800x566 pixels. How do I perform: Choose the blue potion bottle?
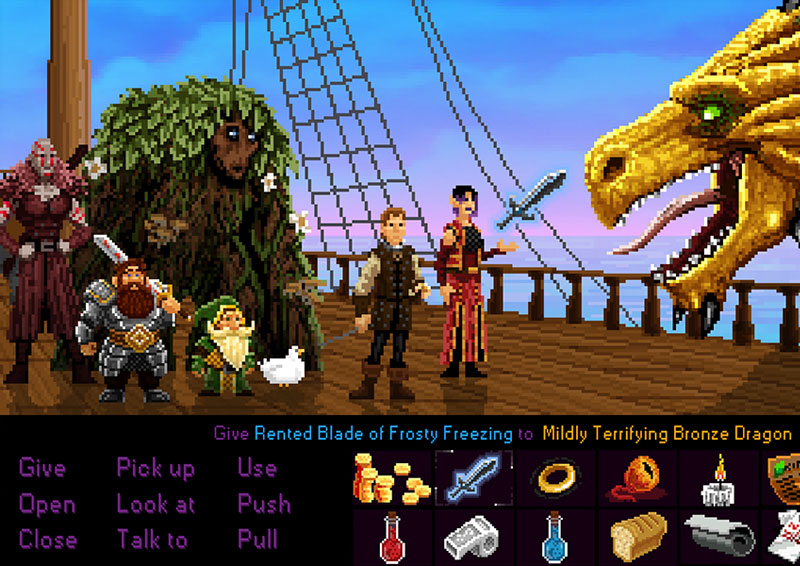click(555, 537)
